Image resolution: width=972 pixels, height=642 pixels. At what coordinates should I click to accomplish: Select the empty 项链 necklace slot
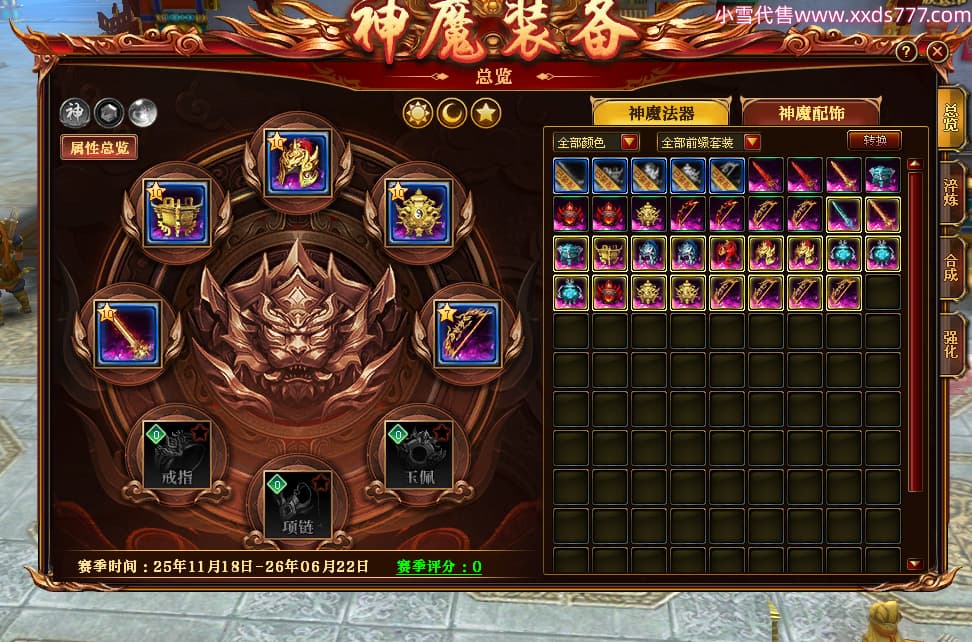pyautogui.click(x=297, y=504)
